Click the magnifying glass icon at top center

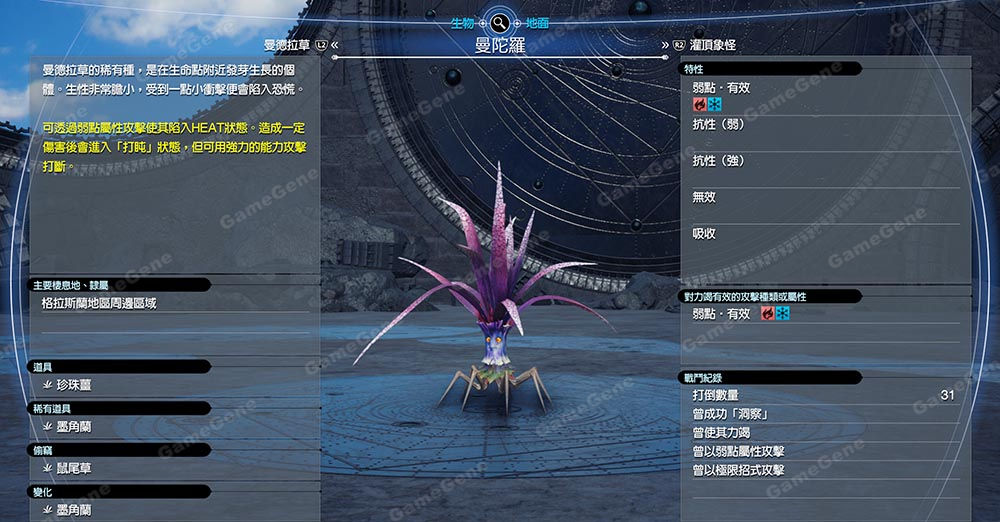point(500,20)
